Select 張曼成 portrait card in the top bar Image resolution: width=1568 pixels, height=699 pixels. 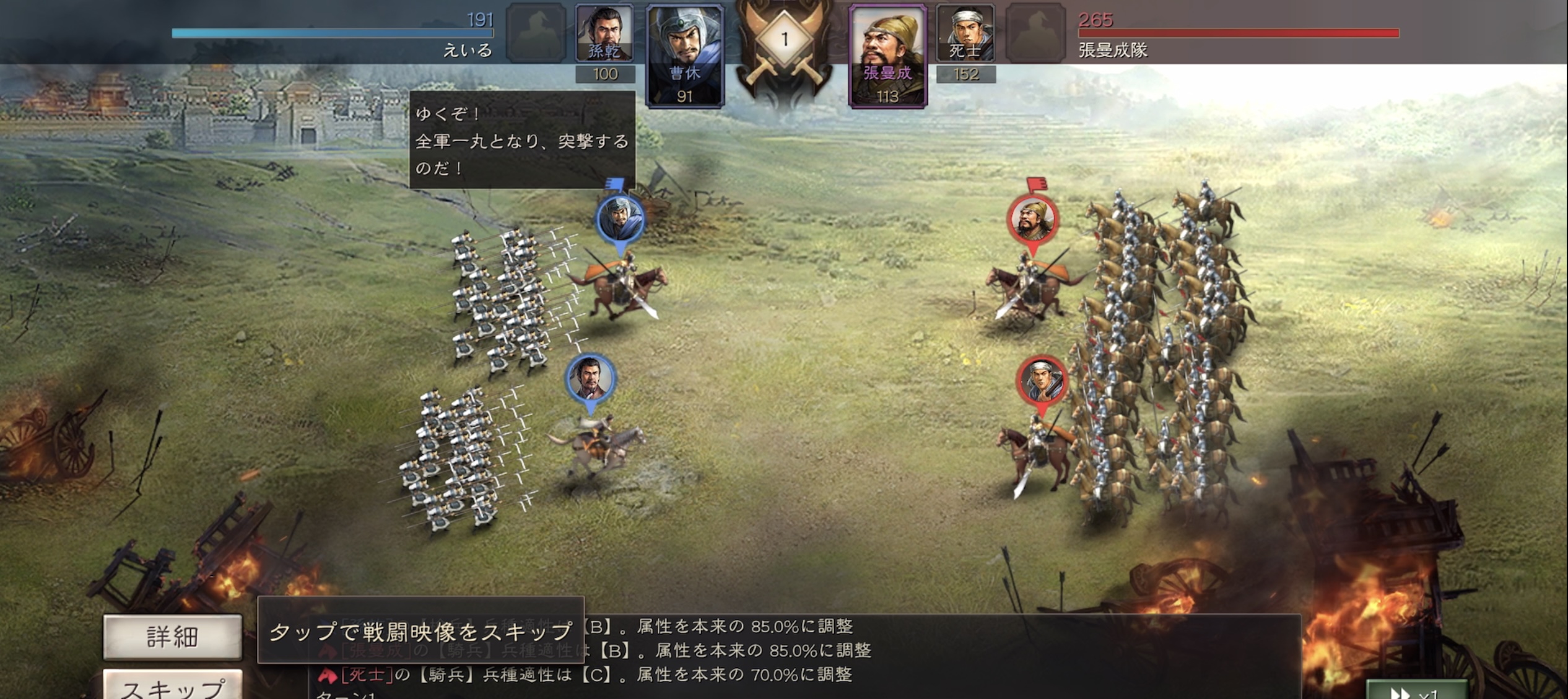(x=887, y=56)
